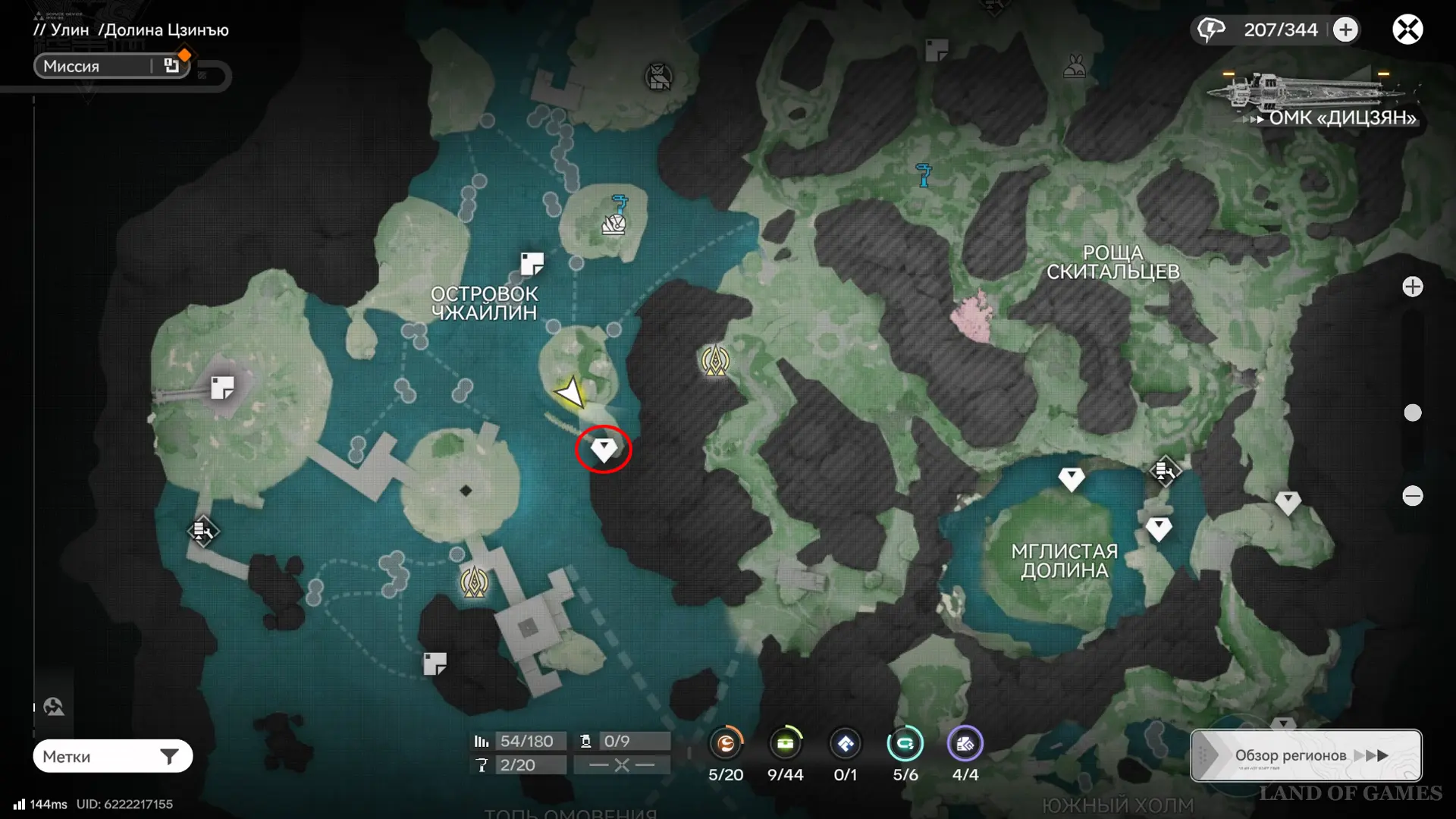The image size is (1456, 819).
Task: Select the blue zipline marker on the islet
Action: point(620,204)
